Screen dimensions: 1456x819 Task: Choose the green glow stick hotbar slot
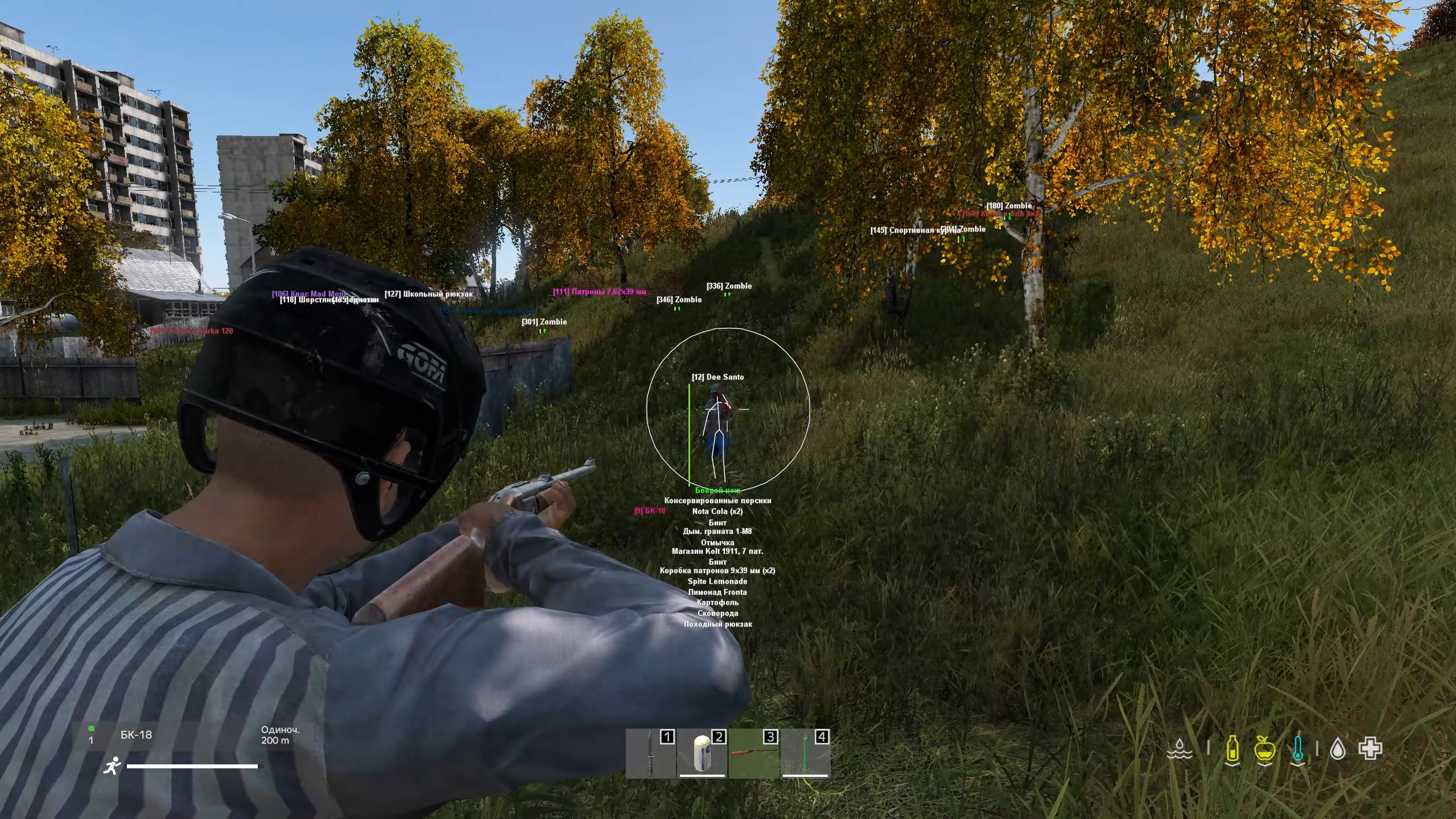tap(805, 754)
